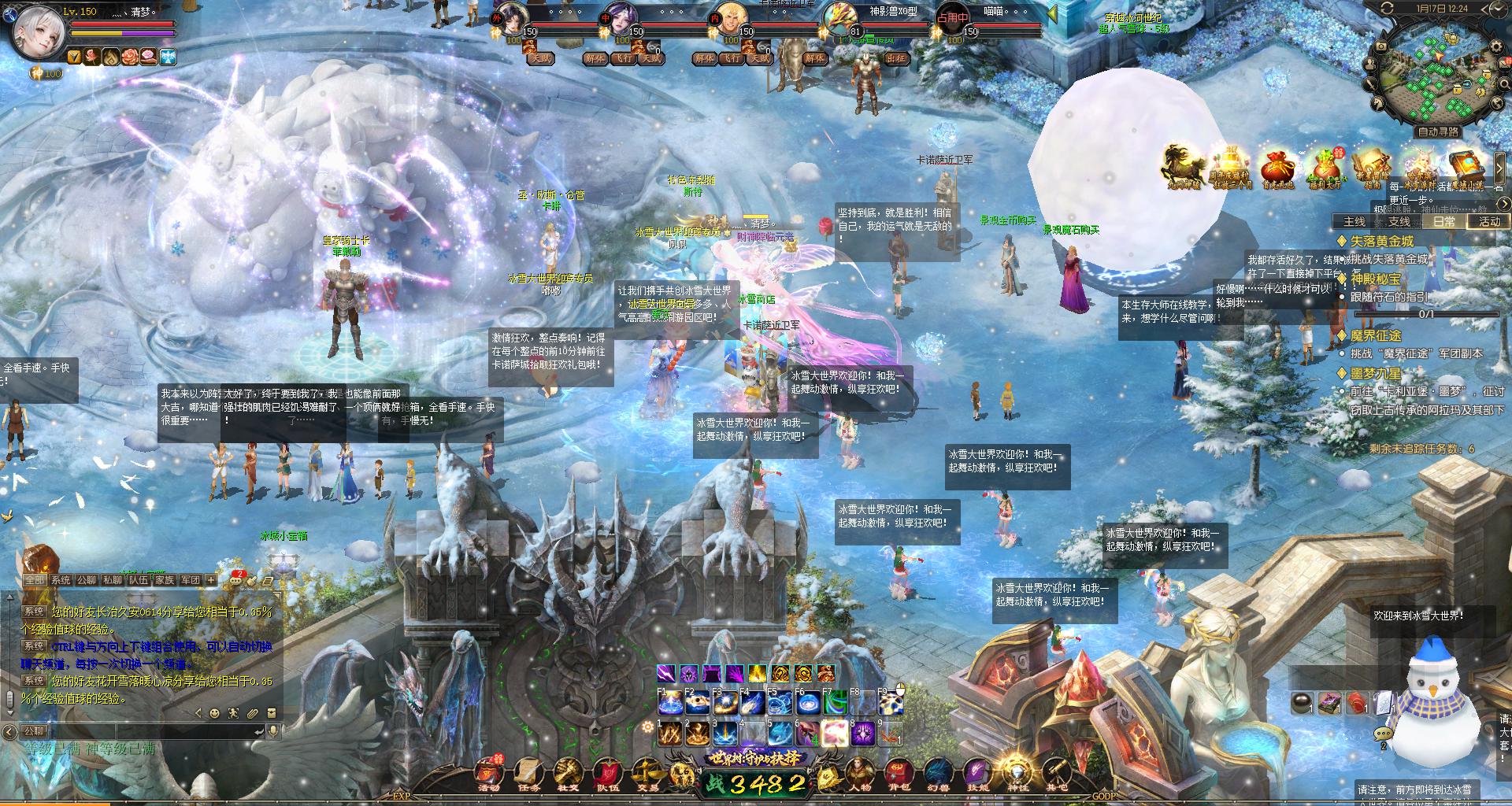Select the 私聊 private chat tab
1512x806 pixels.
(113, 580)
